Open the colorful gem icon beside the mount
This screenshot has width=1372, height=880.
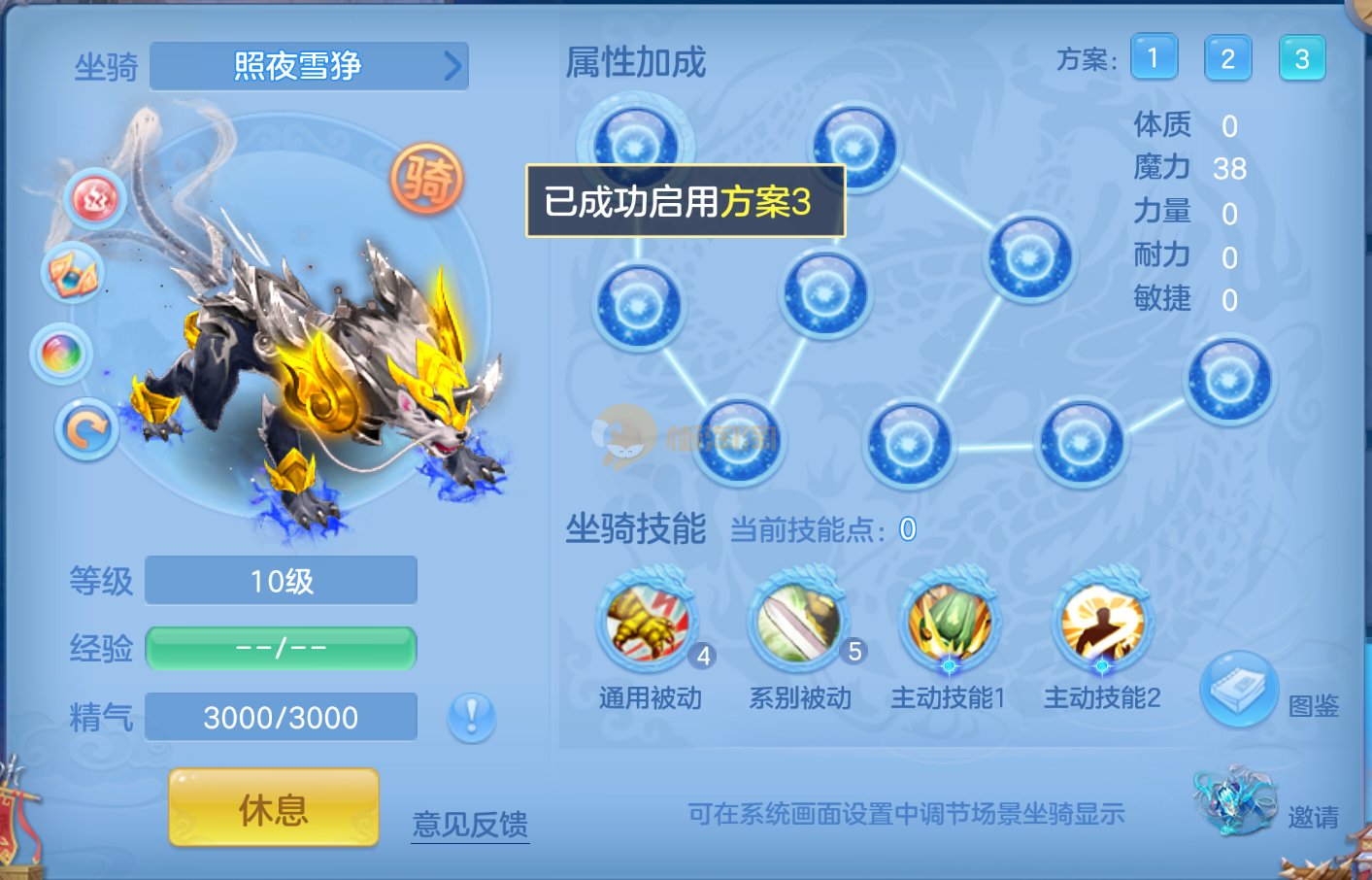coord(73,274)
